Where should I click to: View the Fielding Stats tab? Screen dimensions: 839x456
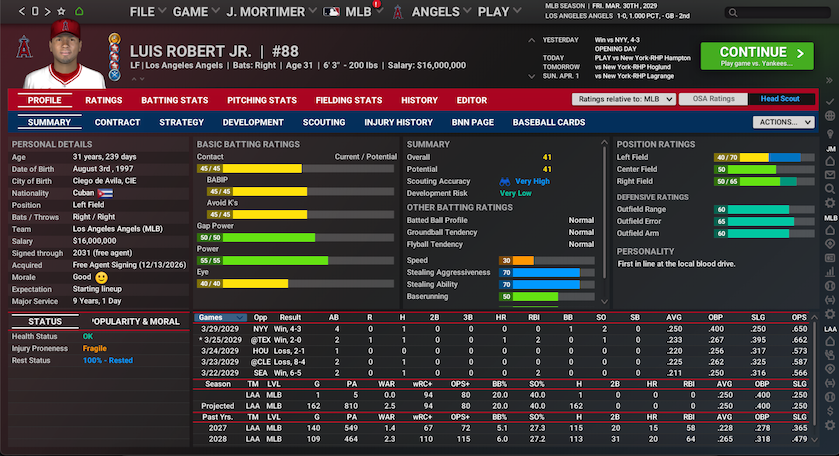click(x=348, y=100)
